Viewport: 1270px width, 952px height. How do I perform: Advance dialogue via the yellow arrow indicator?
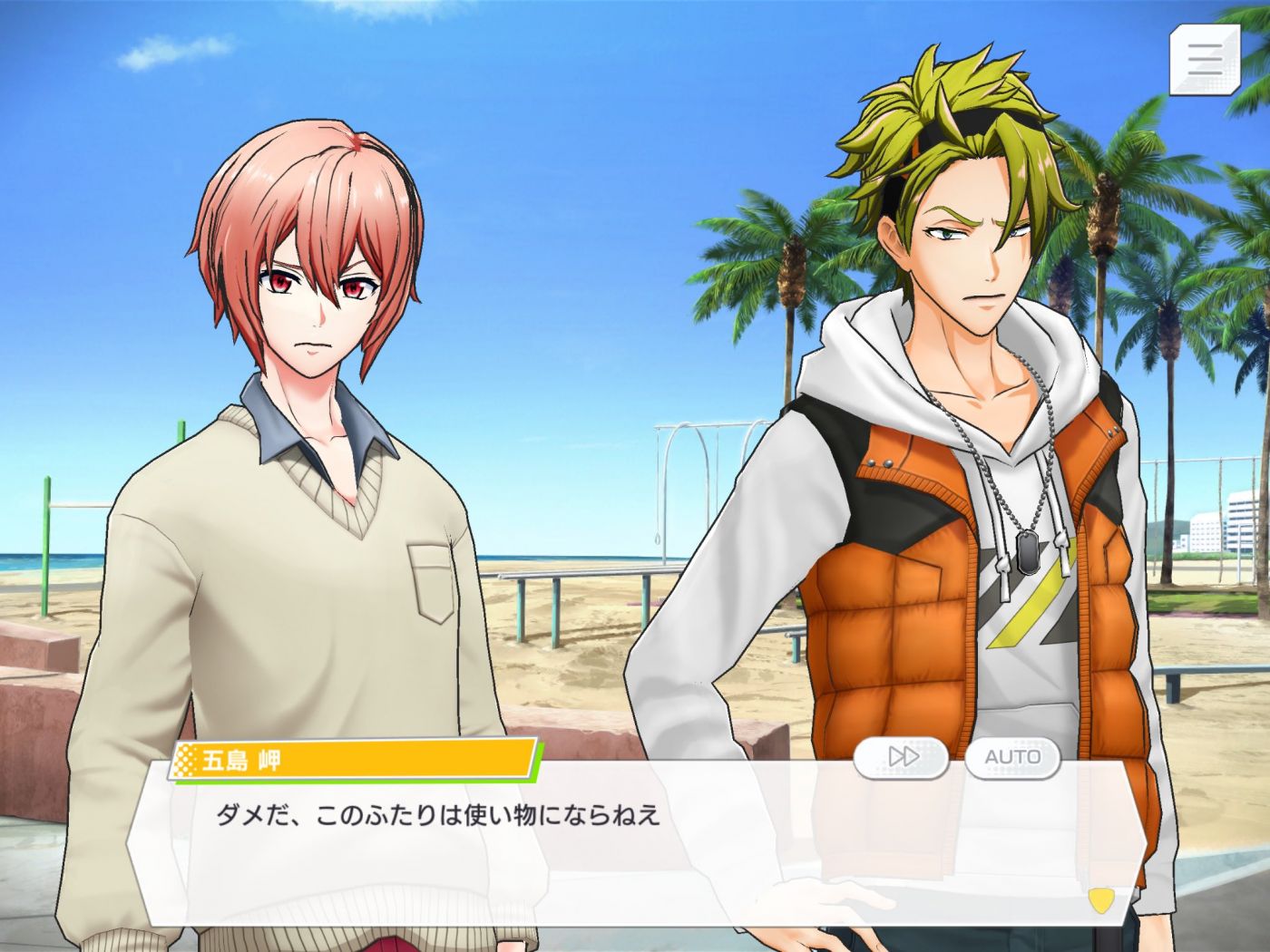(1099, 899)
